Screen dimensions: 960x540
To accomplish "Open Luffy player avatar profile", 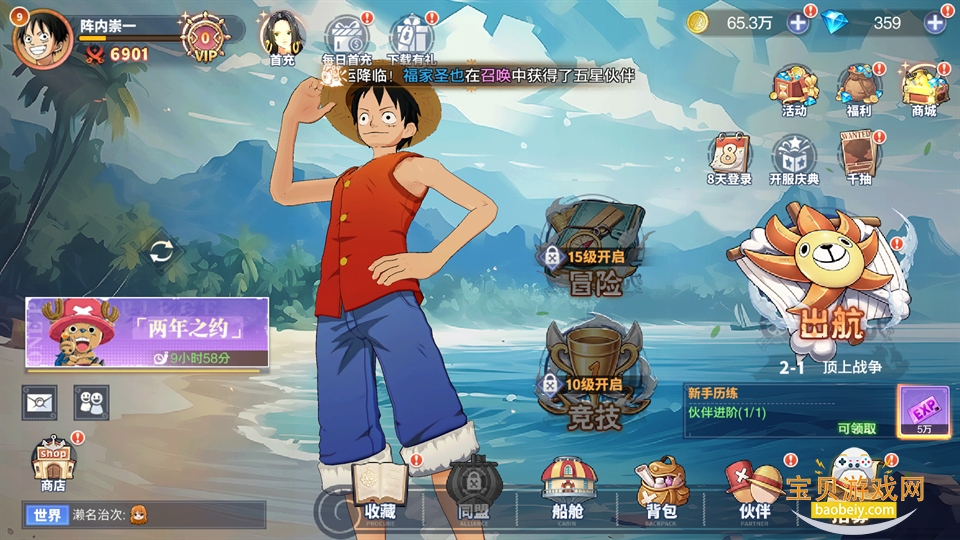I will 41,38.
